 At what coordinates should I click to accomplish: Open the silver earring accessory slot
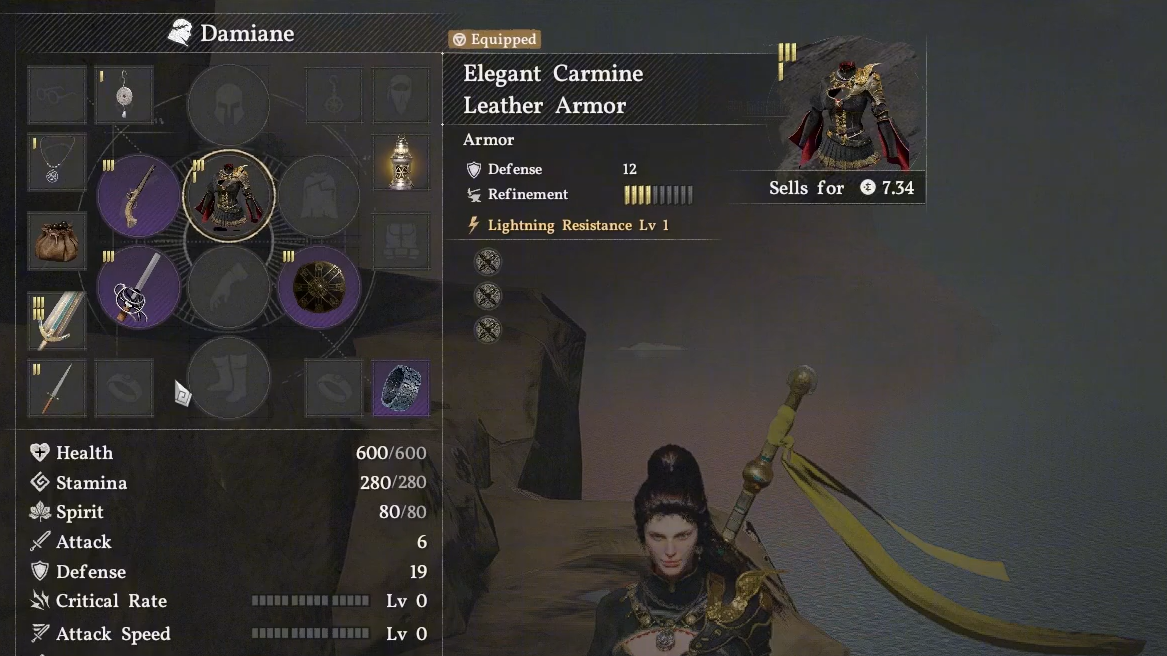[124, 95]
